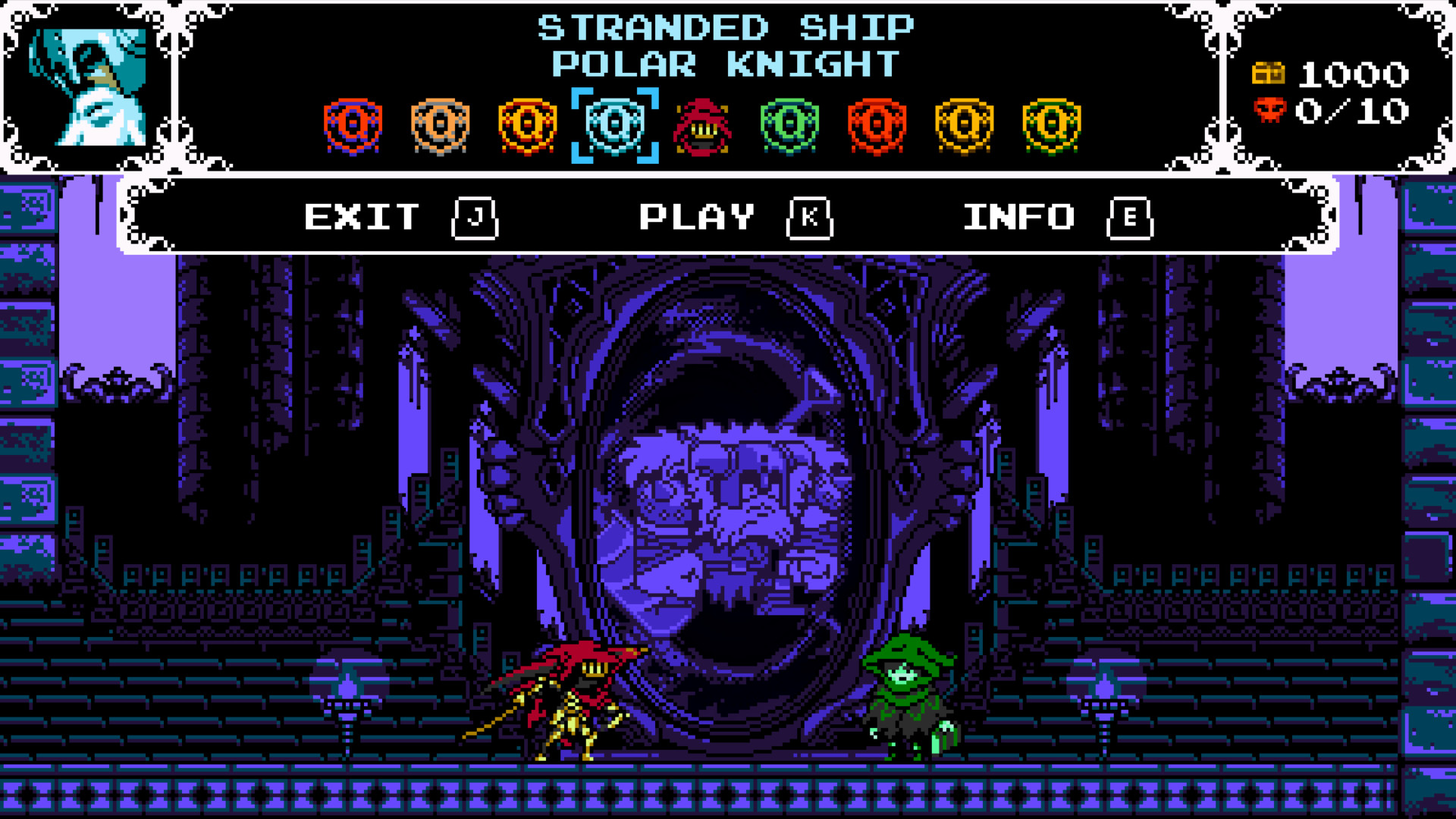Open Polar Knight's portrait in the top-left

pos(89,87)
